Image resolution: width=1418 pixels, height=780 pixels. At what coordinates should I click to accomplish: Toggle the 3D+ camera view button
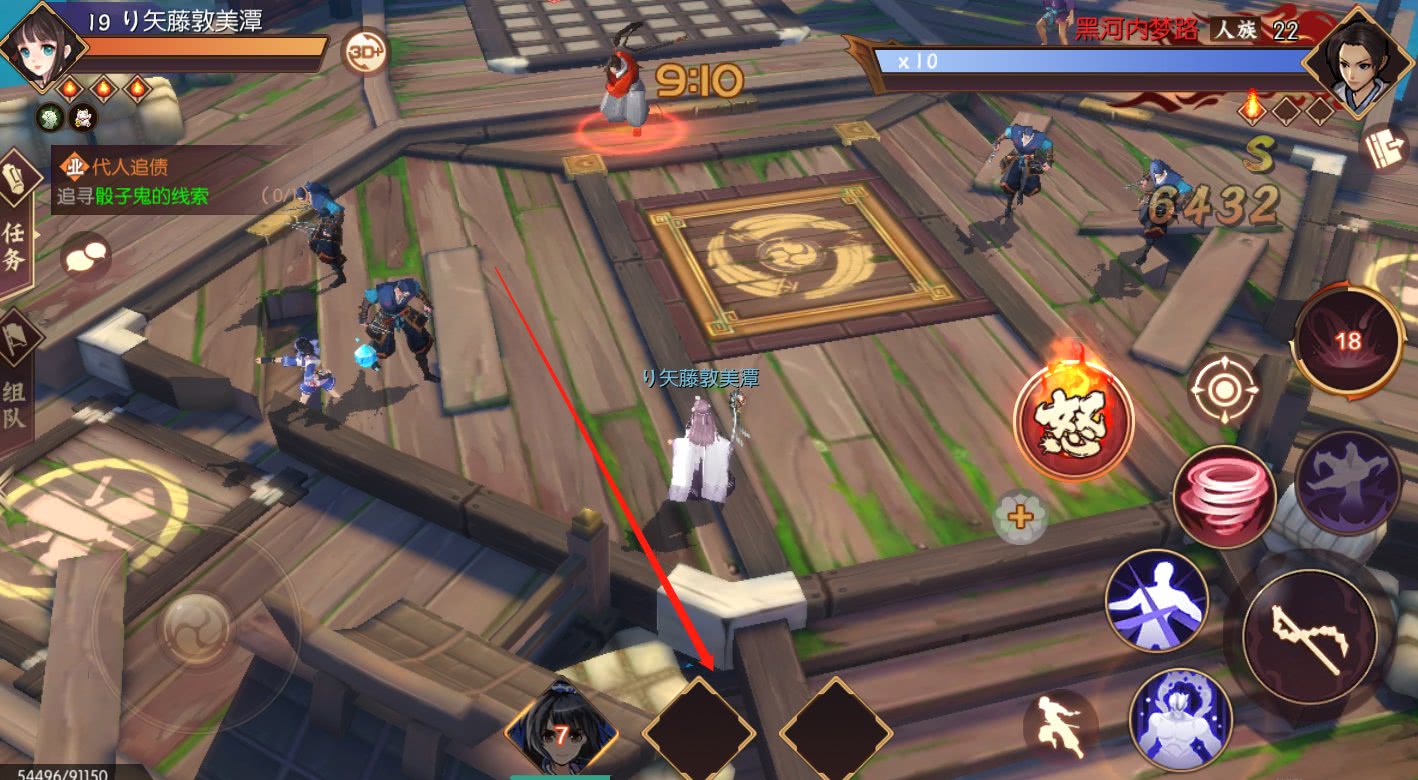pyautogui.click(x=365, y=52)
